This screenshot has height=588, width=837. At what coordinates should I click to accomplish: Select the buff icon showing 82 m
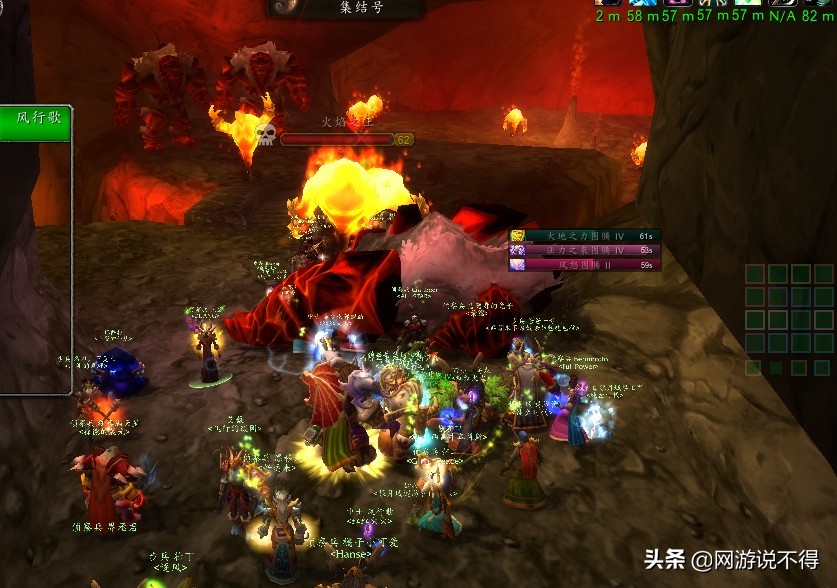click(x=817, y=3)
